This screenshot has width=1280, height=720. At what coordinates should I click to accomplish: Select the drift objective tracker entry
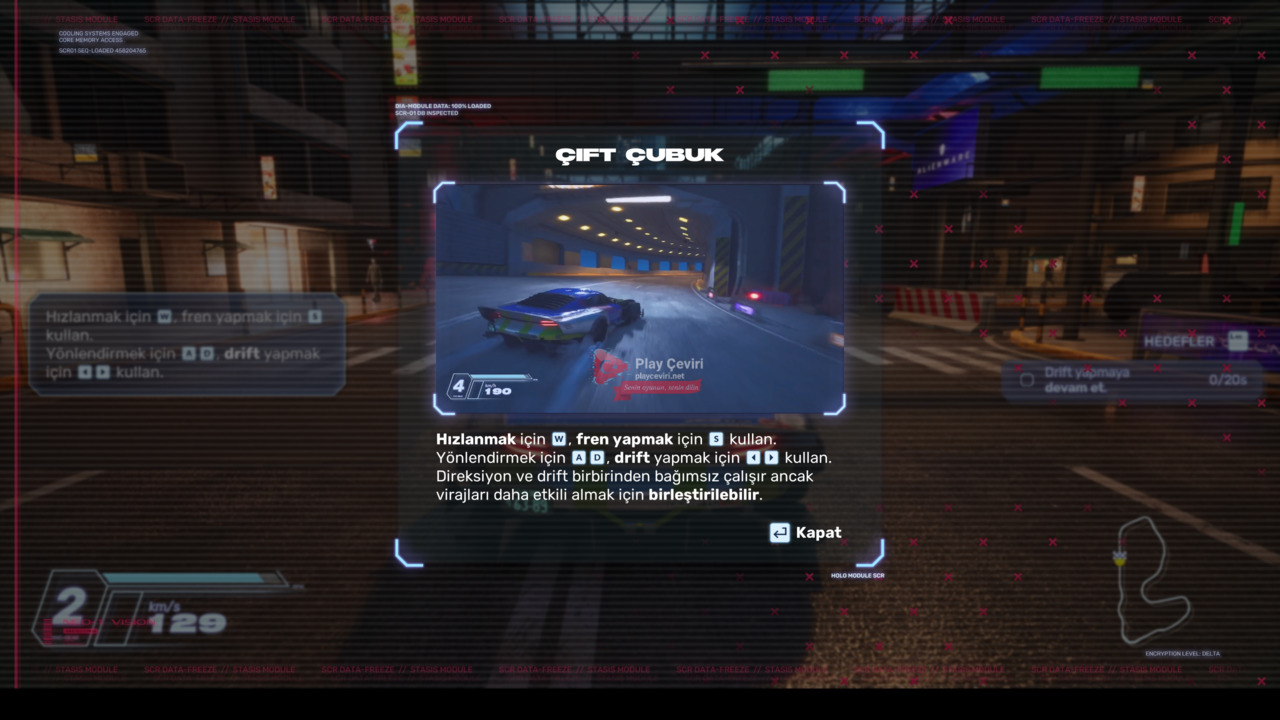[x=1130, y=380]
